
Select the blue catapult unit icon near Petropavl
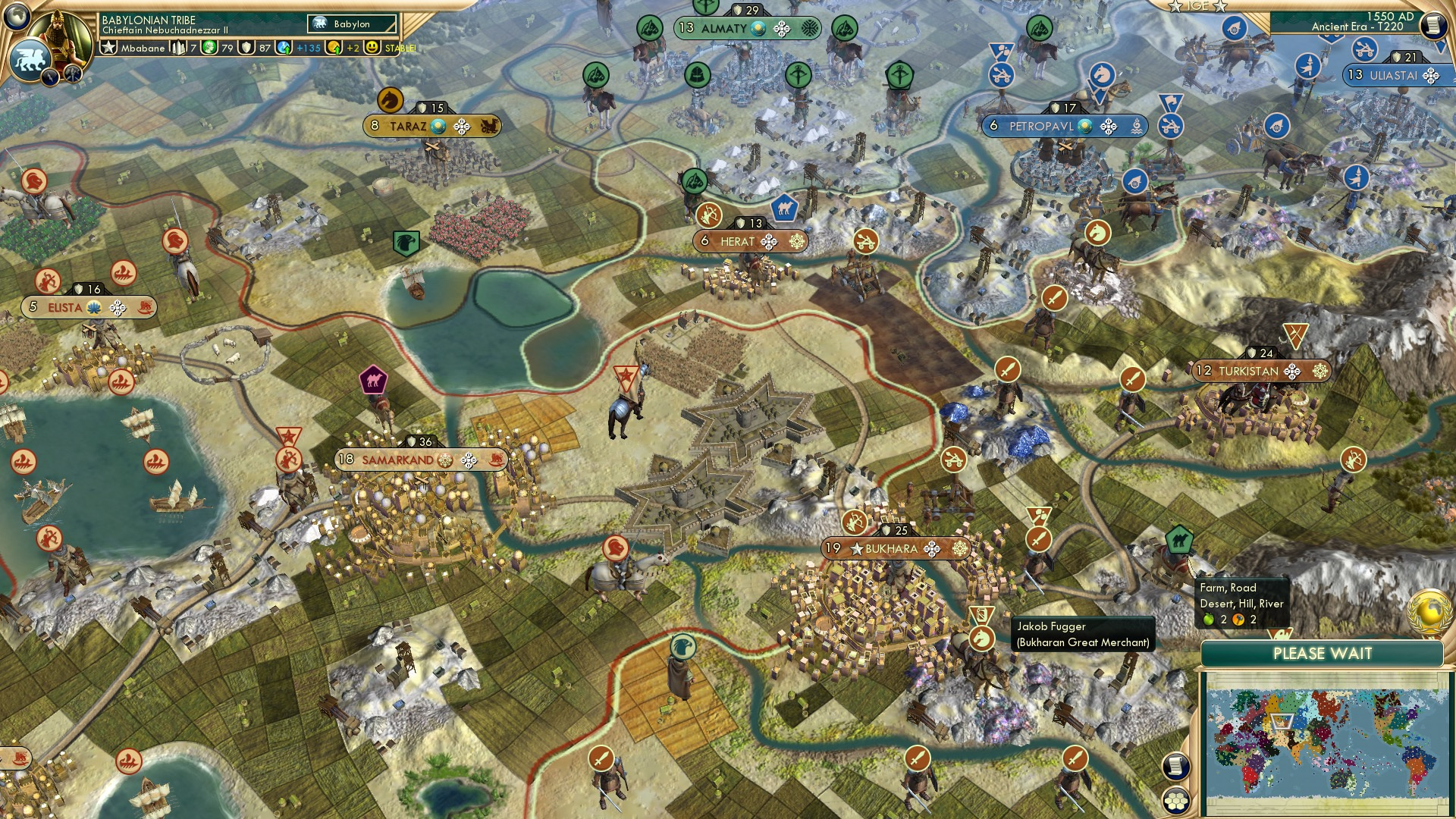click(1001, 75)
